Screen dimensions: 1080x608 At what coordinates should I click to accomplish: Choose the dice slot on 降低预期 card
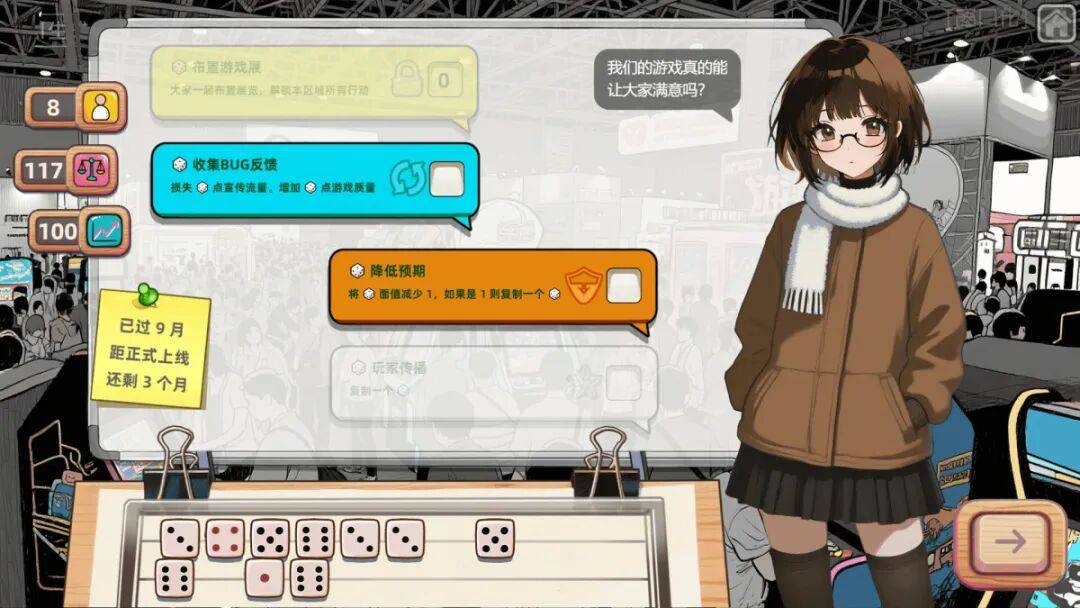pyautogui.click(x=624, y=287)
